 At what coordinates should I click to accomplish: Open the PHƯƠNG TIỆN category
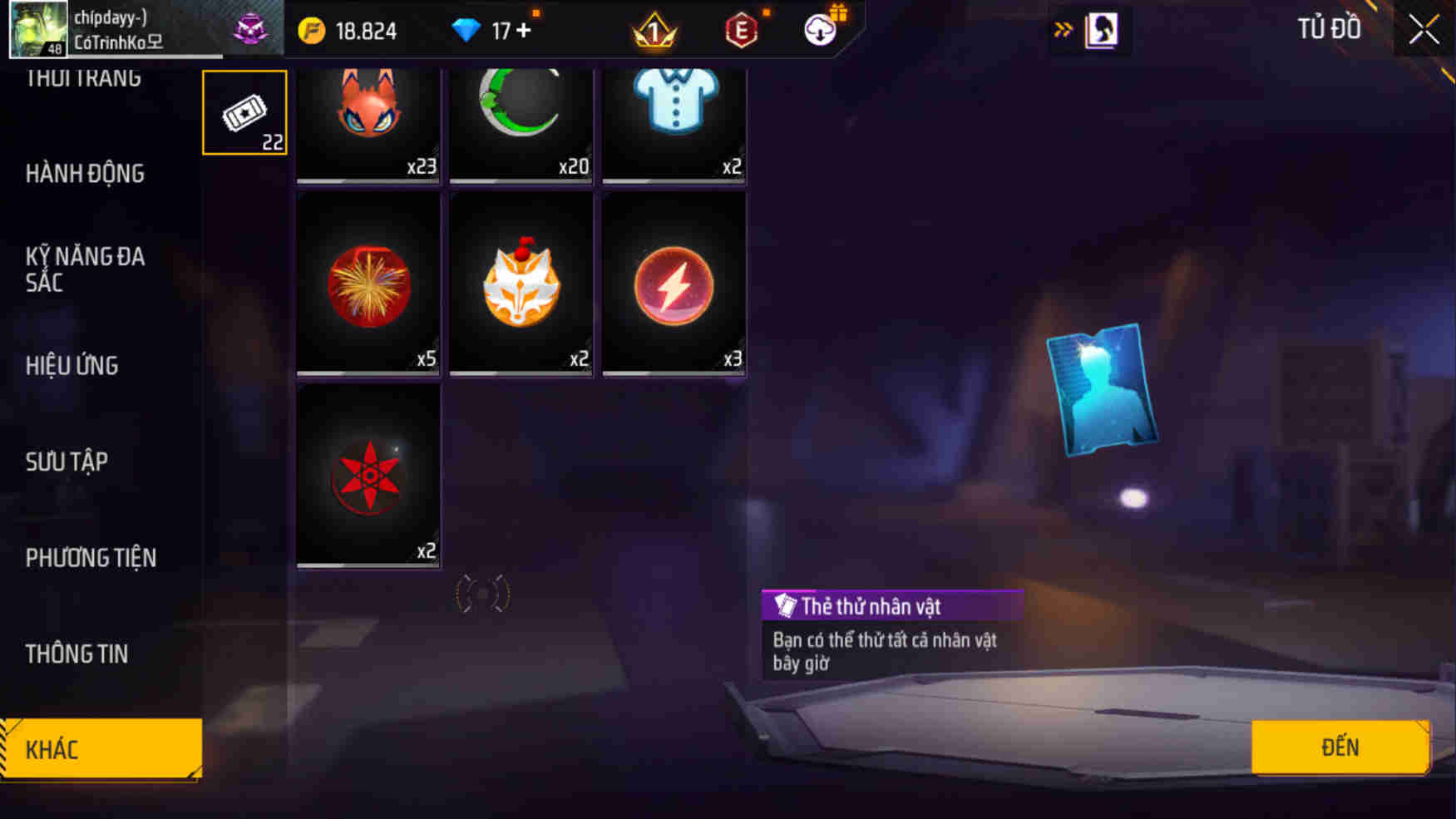(91, 558)
